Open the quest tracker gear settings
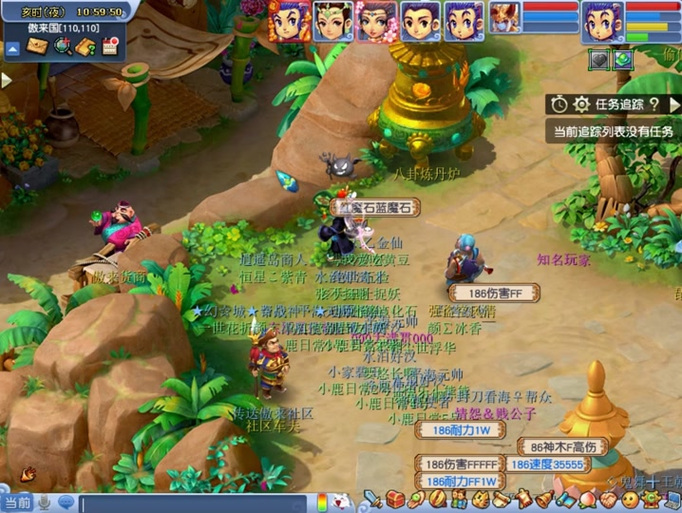Viewport: 682px width, 513px height. tap(580, 104)
